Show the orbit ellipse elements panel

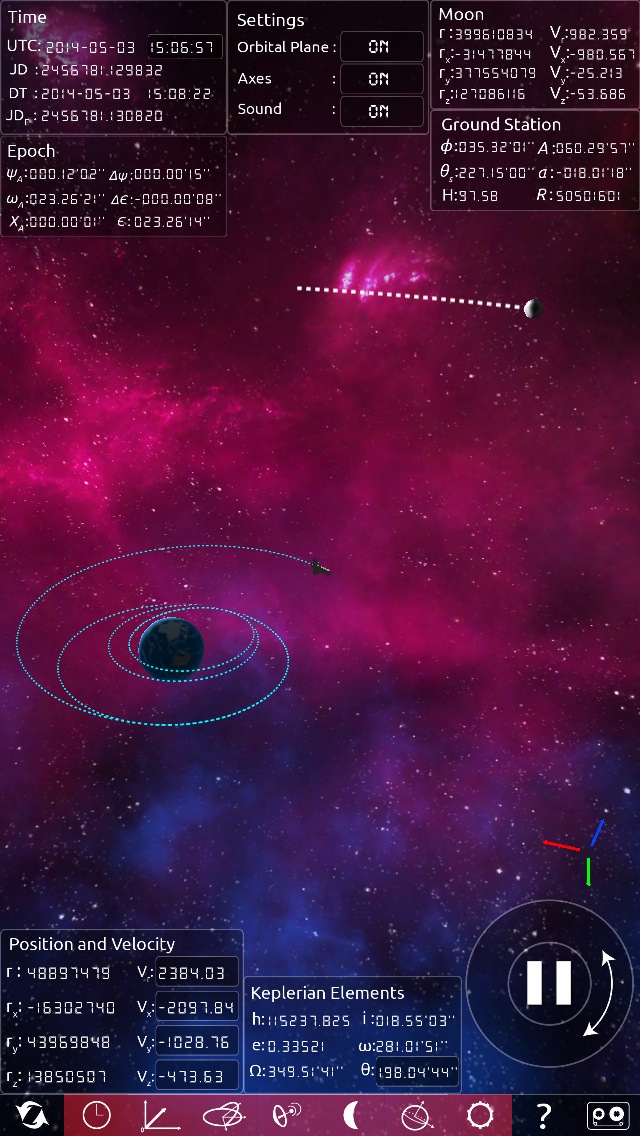click(223, 1115)
